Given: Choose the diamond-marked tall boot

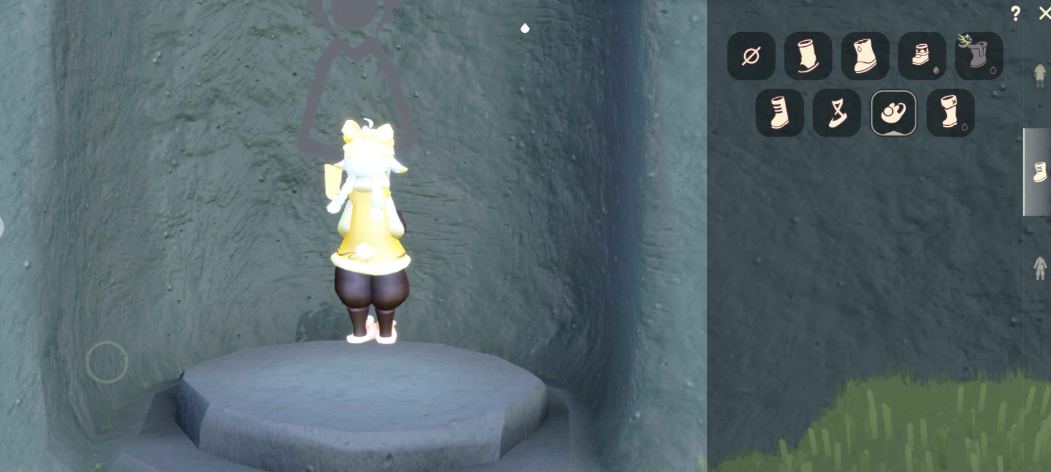Looking at the screenshot, I should pos(865,56).
